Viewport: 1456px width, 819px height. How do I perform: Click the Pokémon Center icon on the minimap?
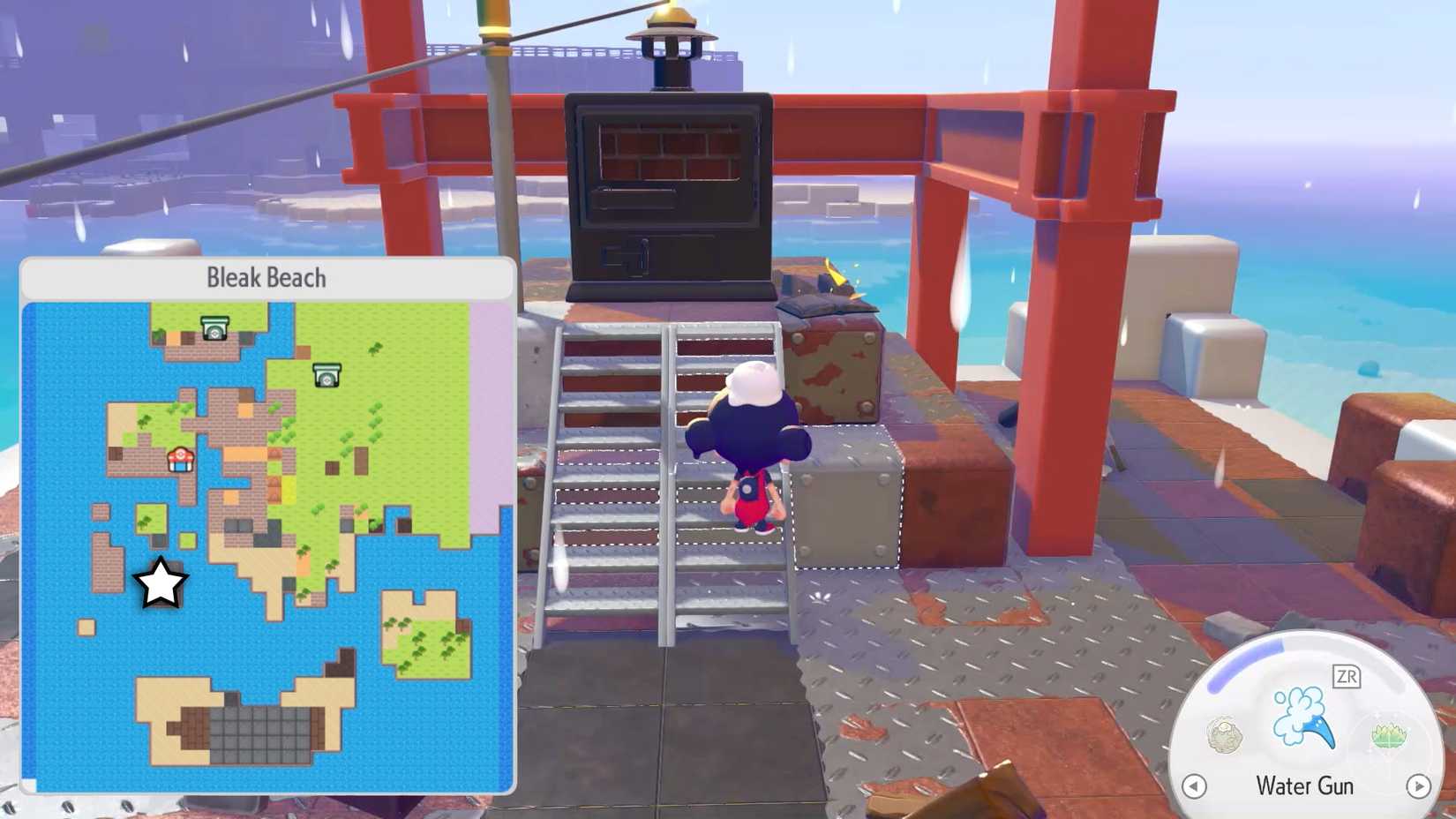pyautogui.click(x=180, y=459)
